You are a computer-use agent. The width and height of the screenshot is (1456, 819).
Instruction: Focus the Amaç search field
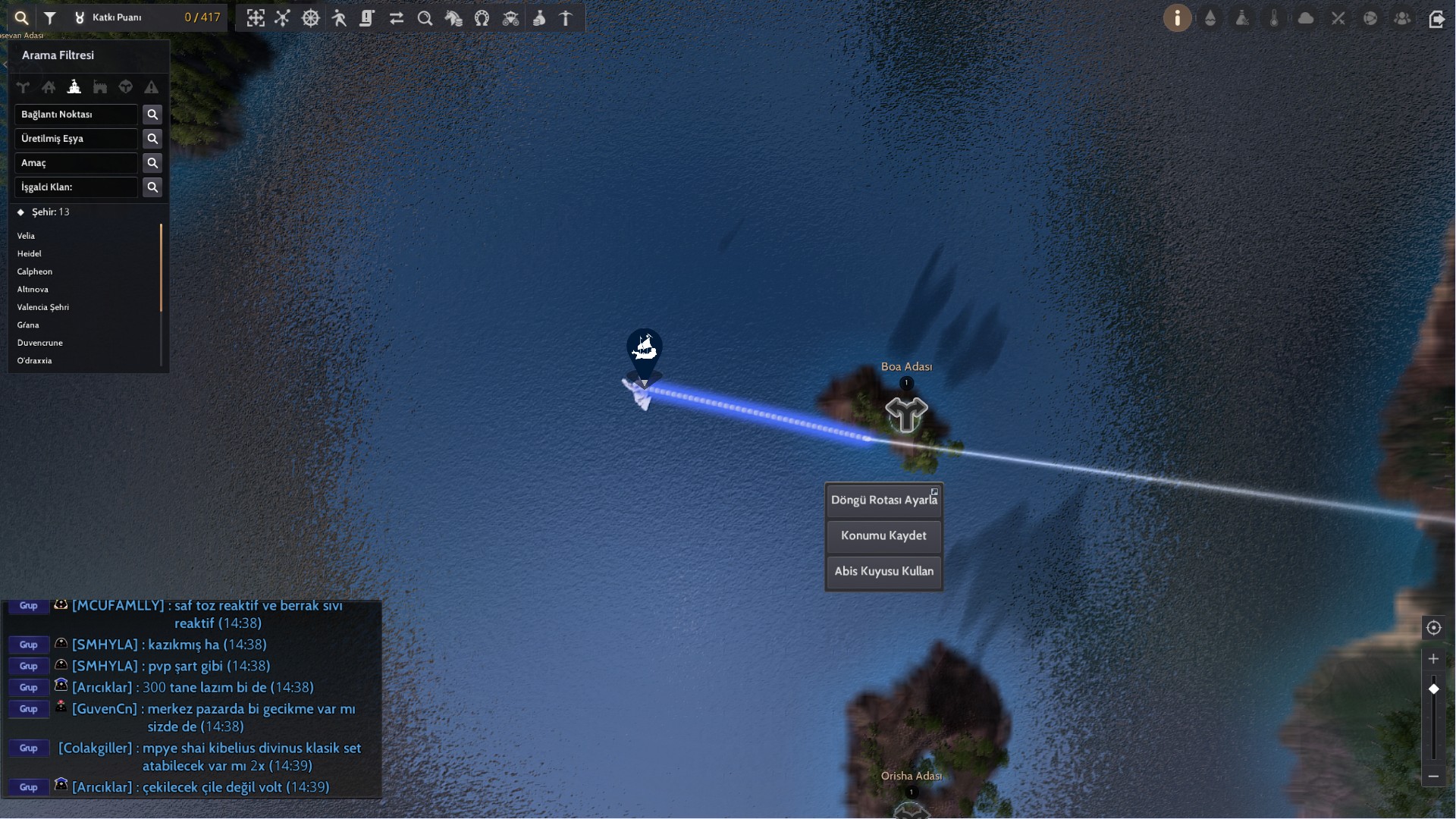(x=76, y=163)
